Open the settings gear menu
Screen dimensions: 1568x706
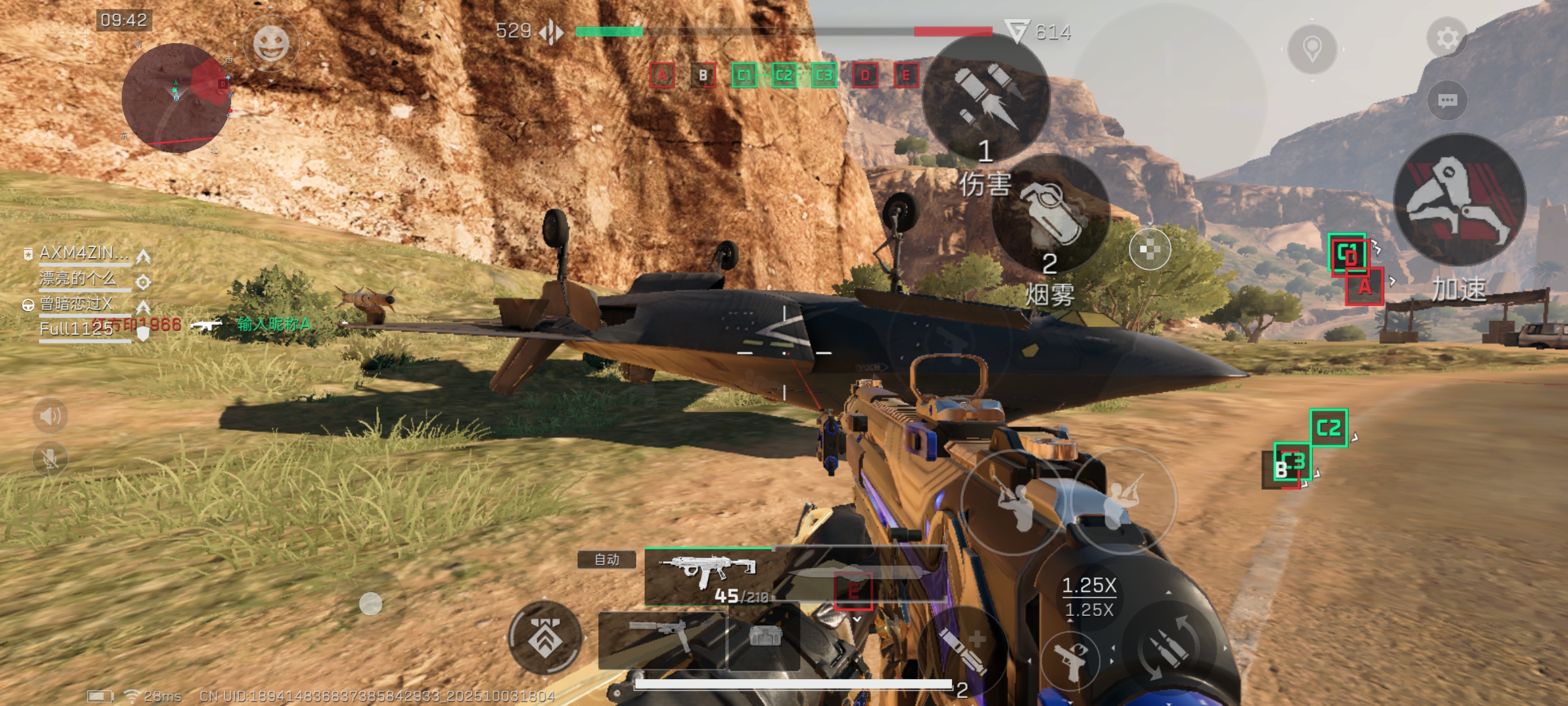pyautogui.click(x=1447, y=38)
